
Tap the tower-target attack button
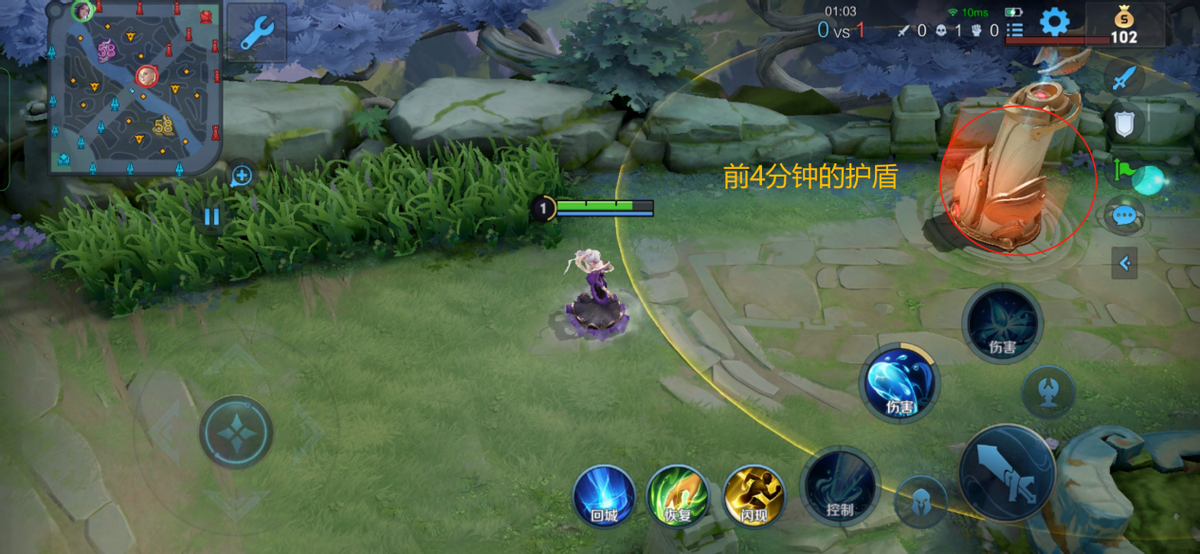tap(1048, 391)
